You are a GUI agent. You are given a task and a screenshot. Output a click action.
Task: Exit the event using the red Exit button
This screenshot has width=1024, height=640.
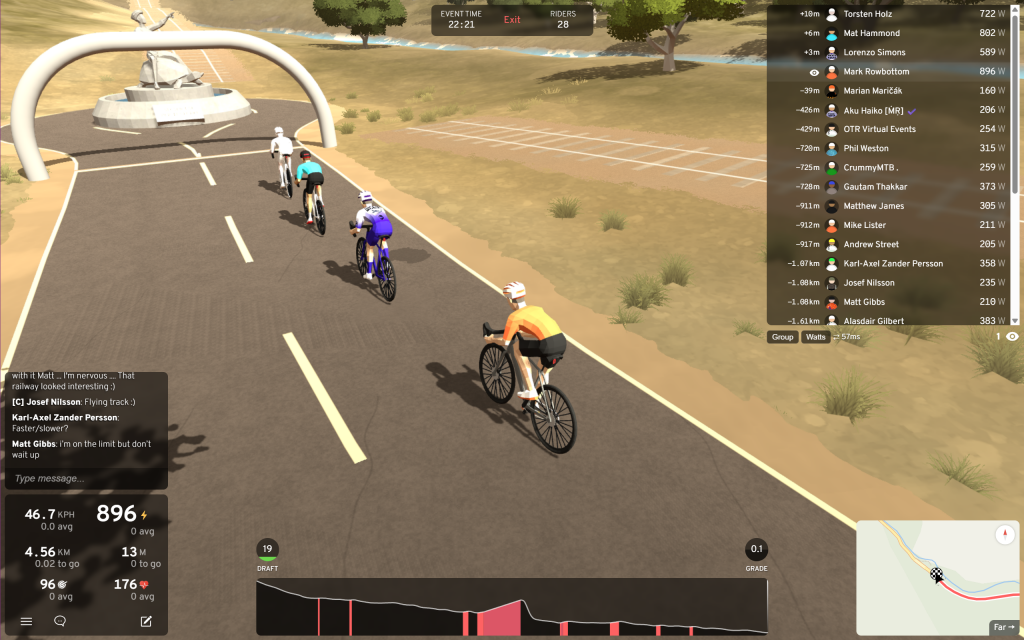point(512,20)
